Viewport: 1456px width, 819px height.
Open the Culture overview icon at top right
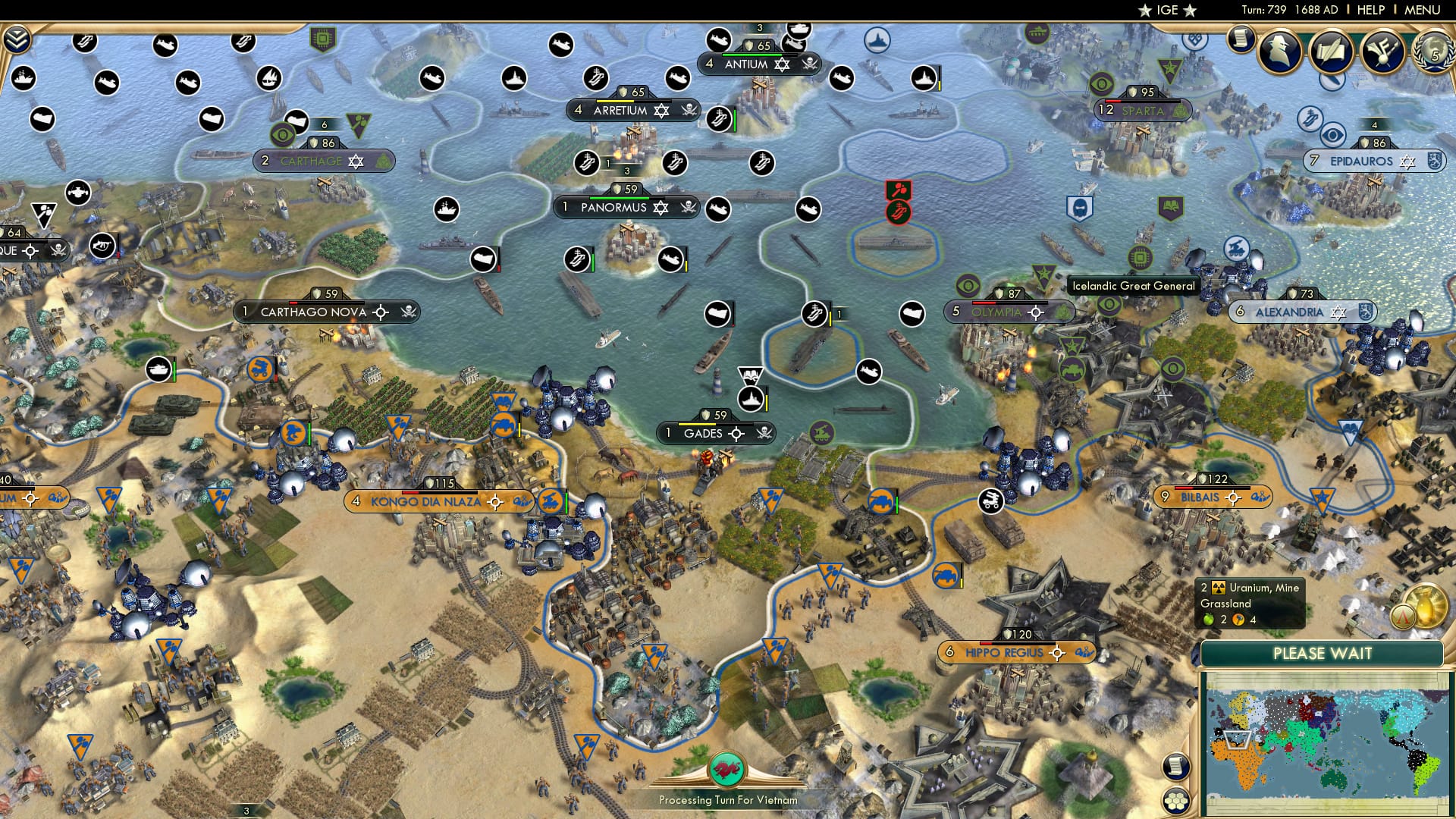(1382, 53)
